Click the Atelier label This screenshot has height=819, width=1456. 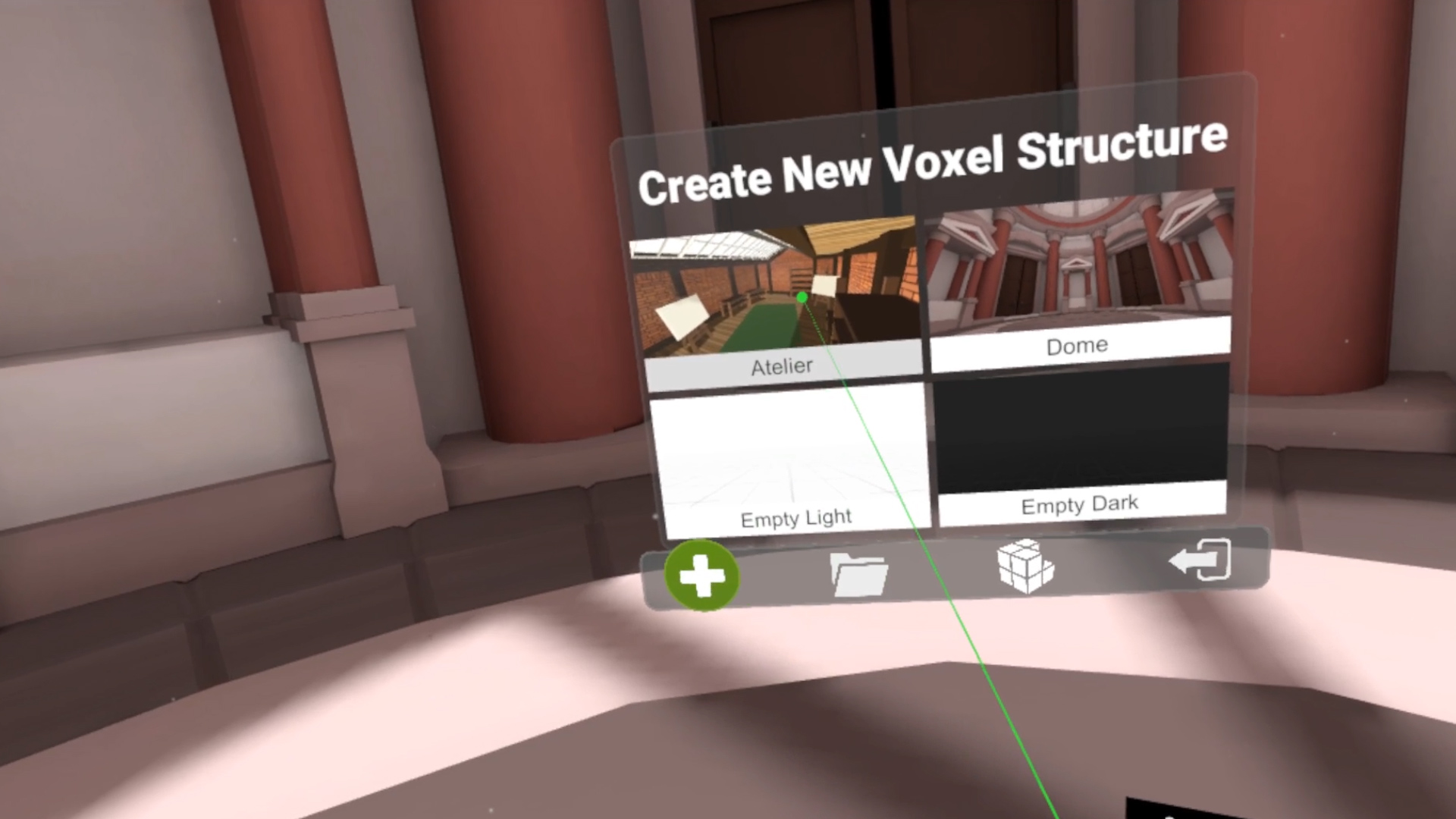[x=780, y=366]
